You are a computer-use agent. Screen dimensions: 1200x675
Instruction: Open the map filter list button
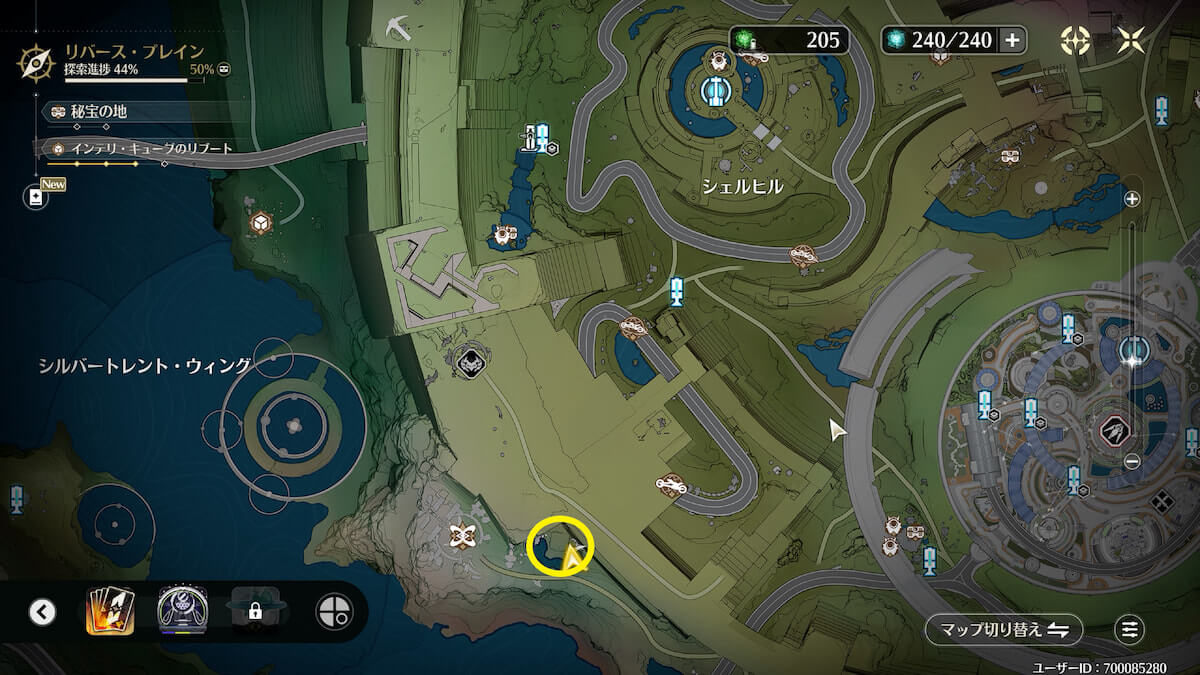point(1129,630)
